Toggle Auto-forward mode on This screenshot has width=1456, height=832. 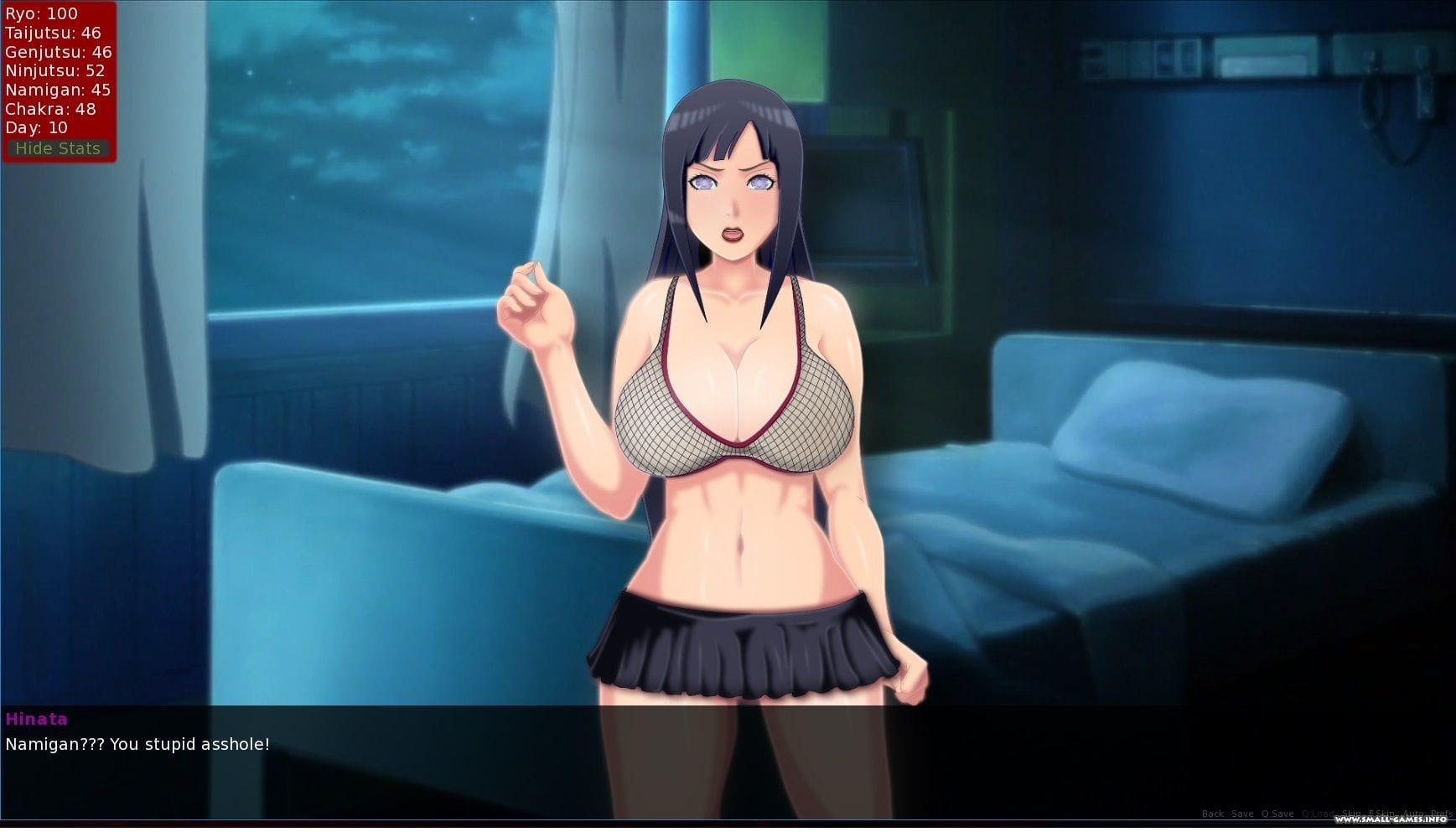point(1413,814)
